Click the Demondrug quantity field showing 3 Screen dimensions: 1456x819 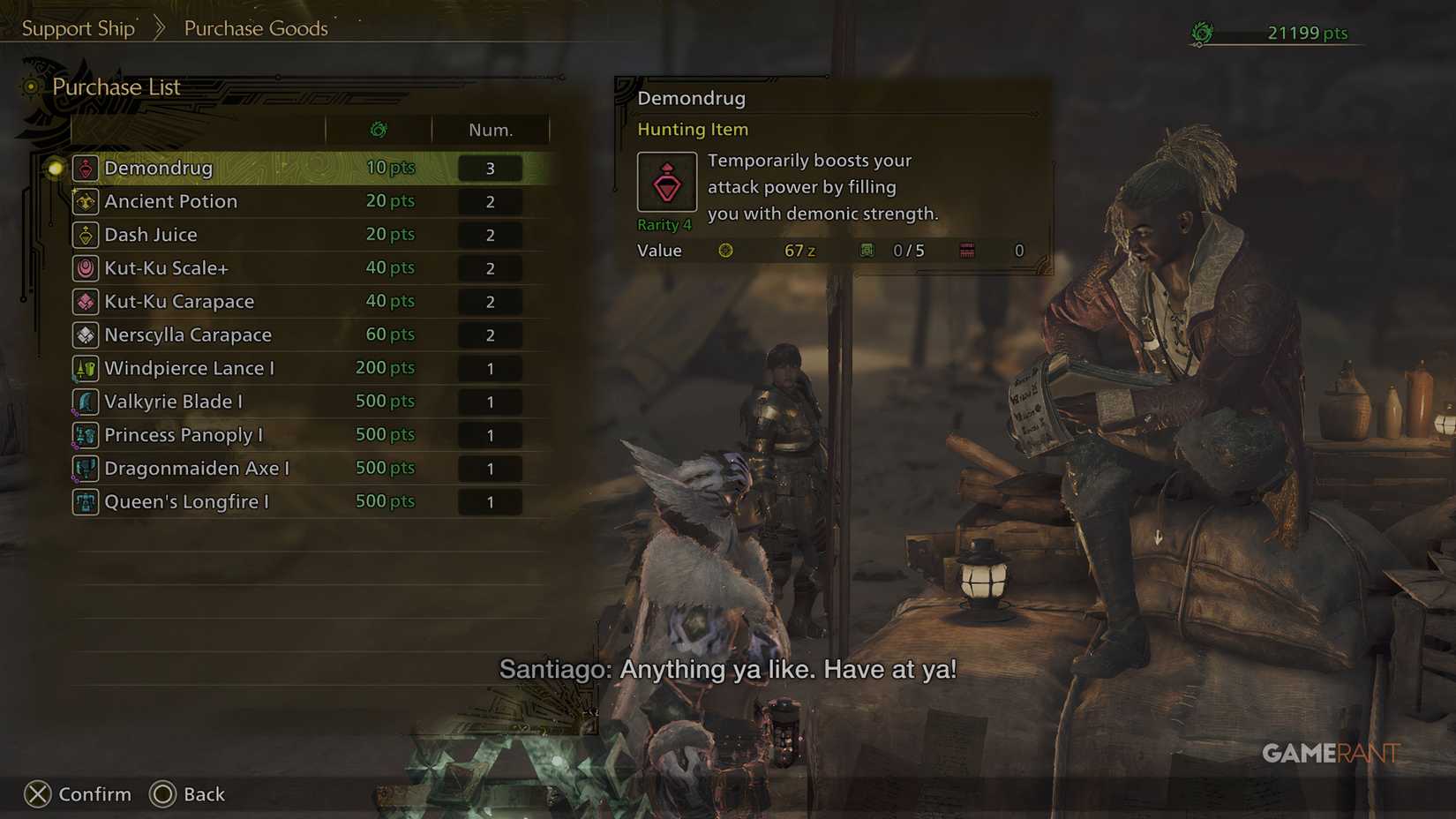pyautogui.click(x=491, y=168)
